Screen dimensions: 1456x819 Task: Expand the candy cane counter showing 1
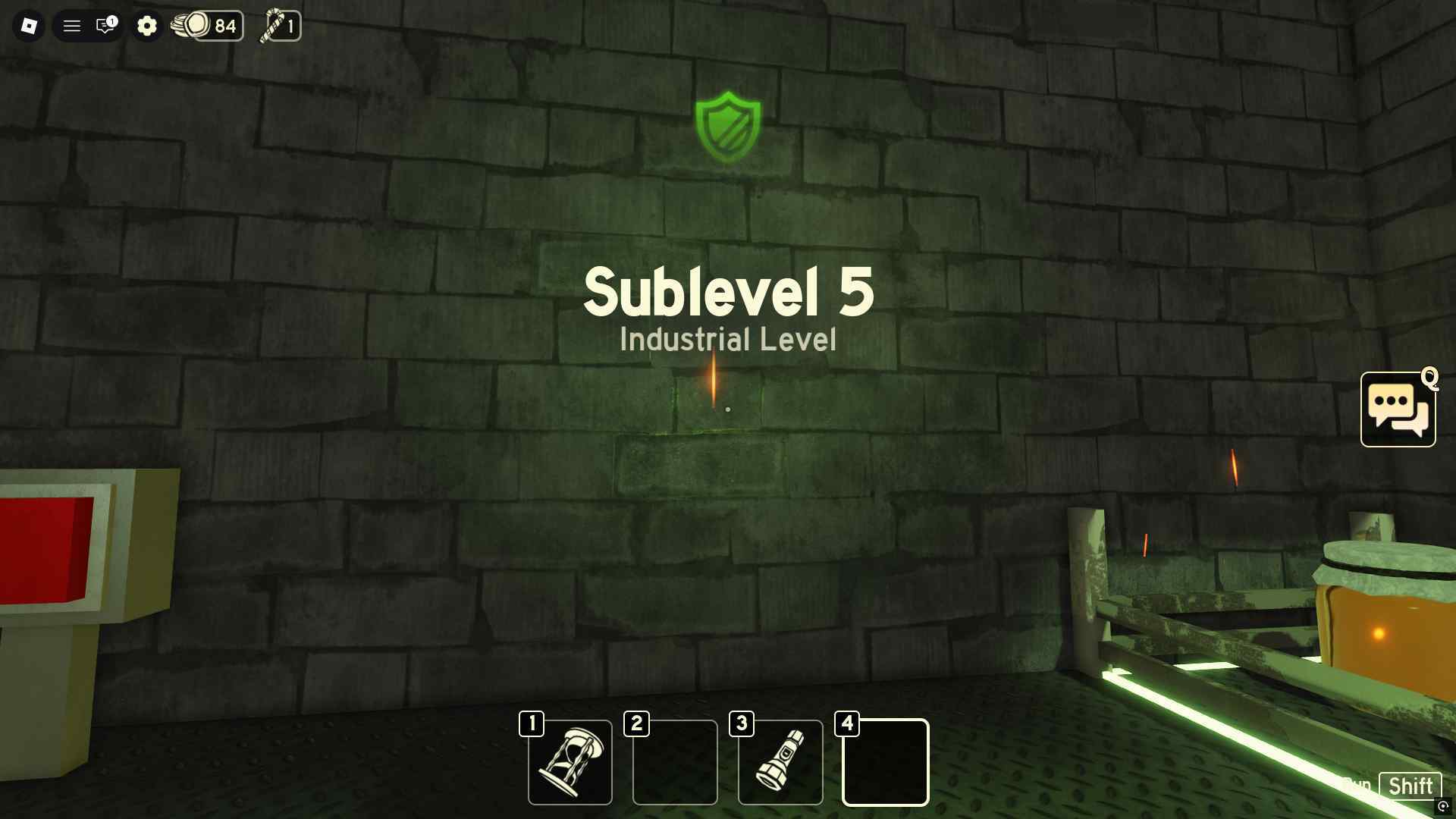tap(290, 27)
